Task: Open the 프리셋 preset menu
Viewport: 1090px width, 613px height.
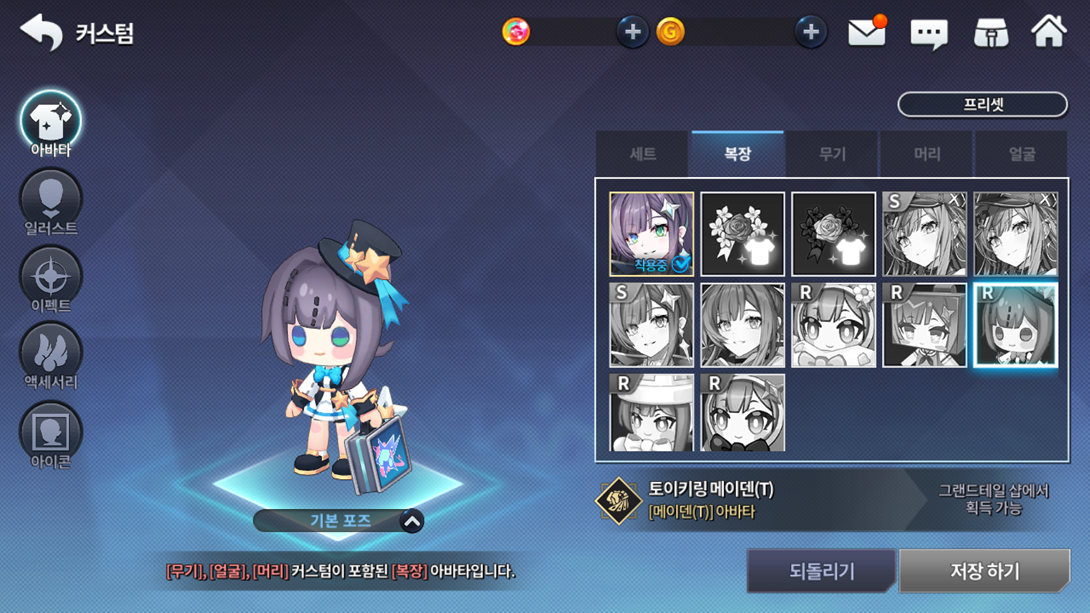Action: [982, 104]
